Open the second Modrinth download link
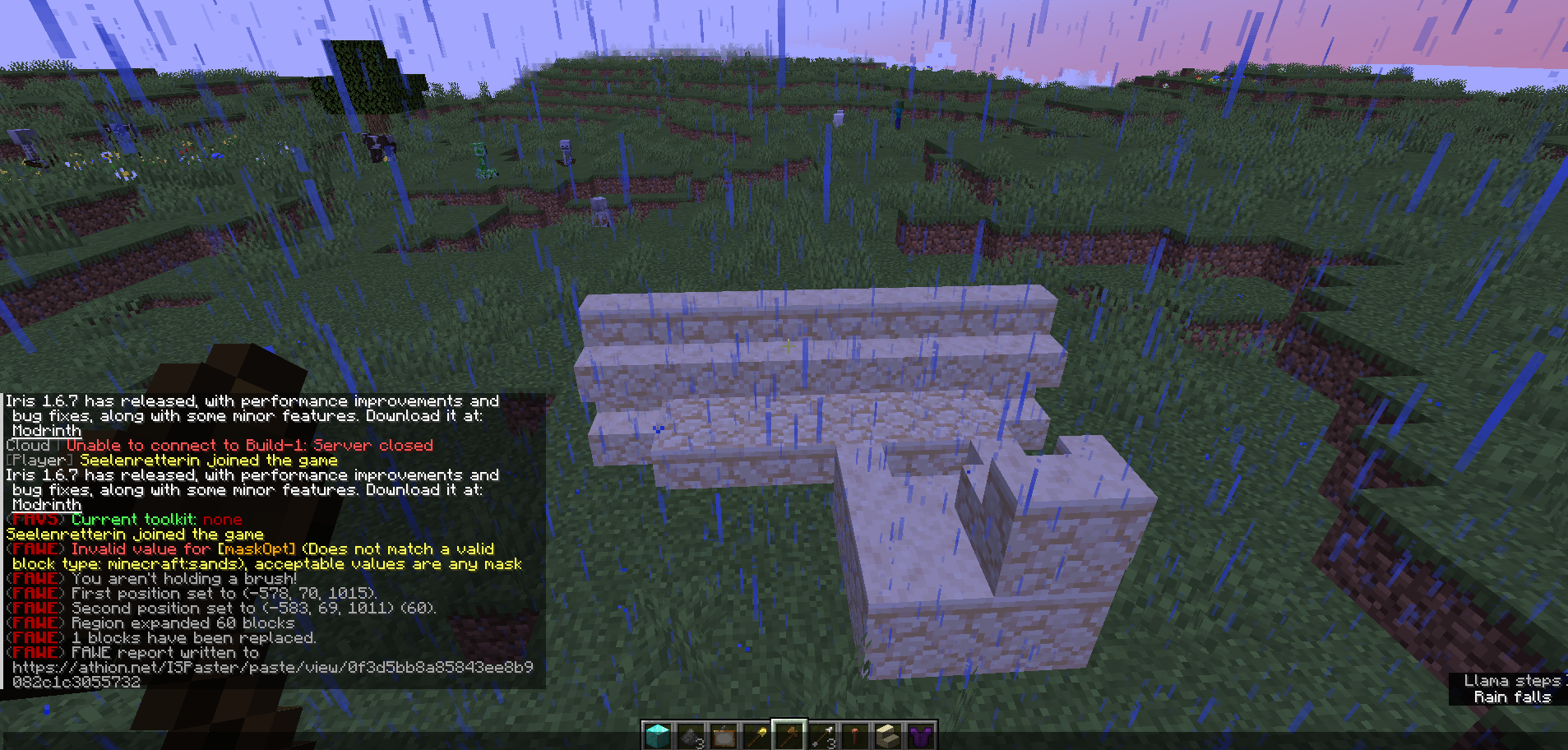 point(46,504)
